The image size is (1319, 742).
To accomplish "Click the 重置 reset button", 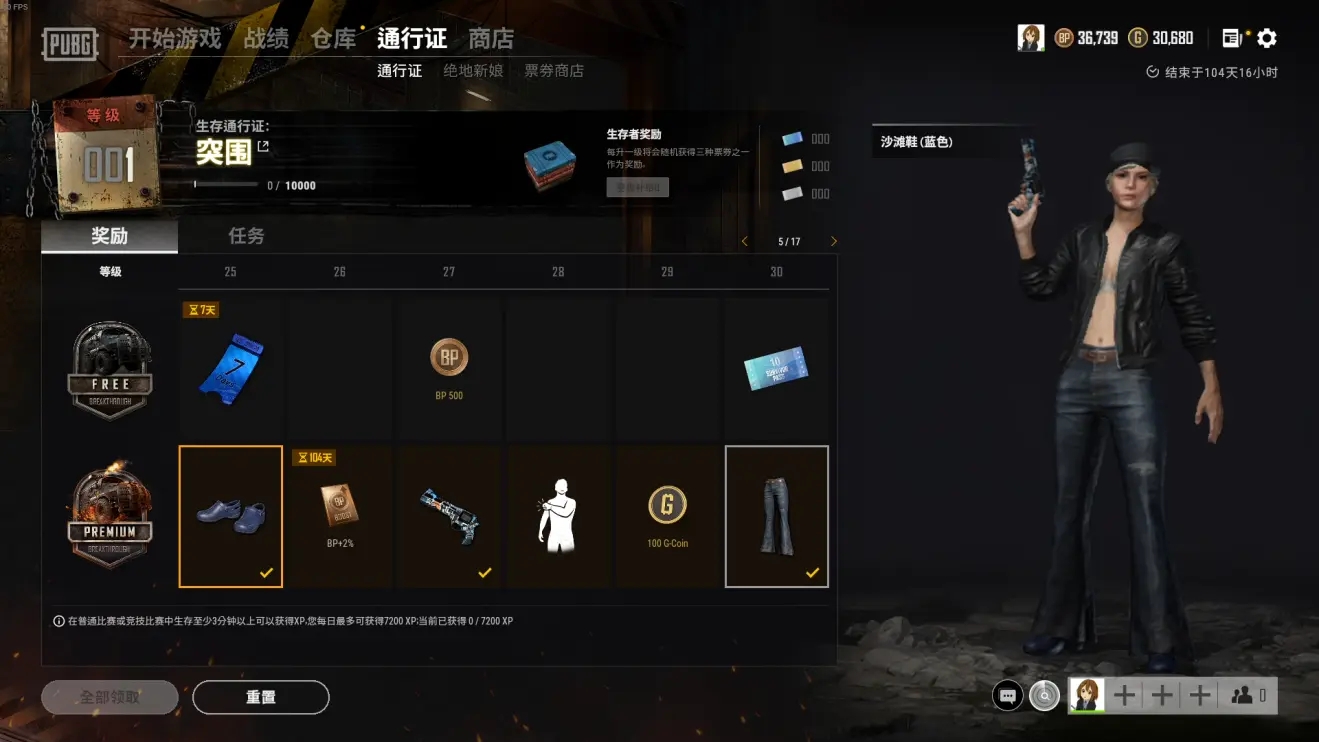I will (261, 697).
